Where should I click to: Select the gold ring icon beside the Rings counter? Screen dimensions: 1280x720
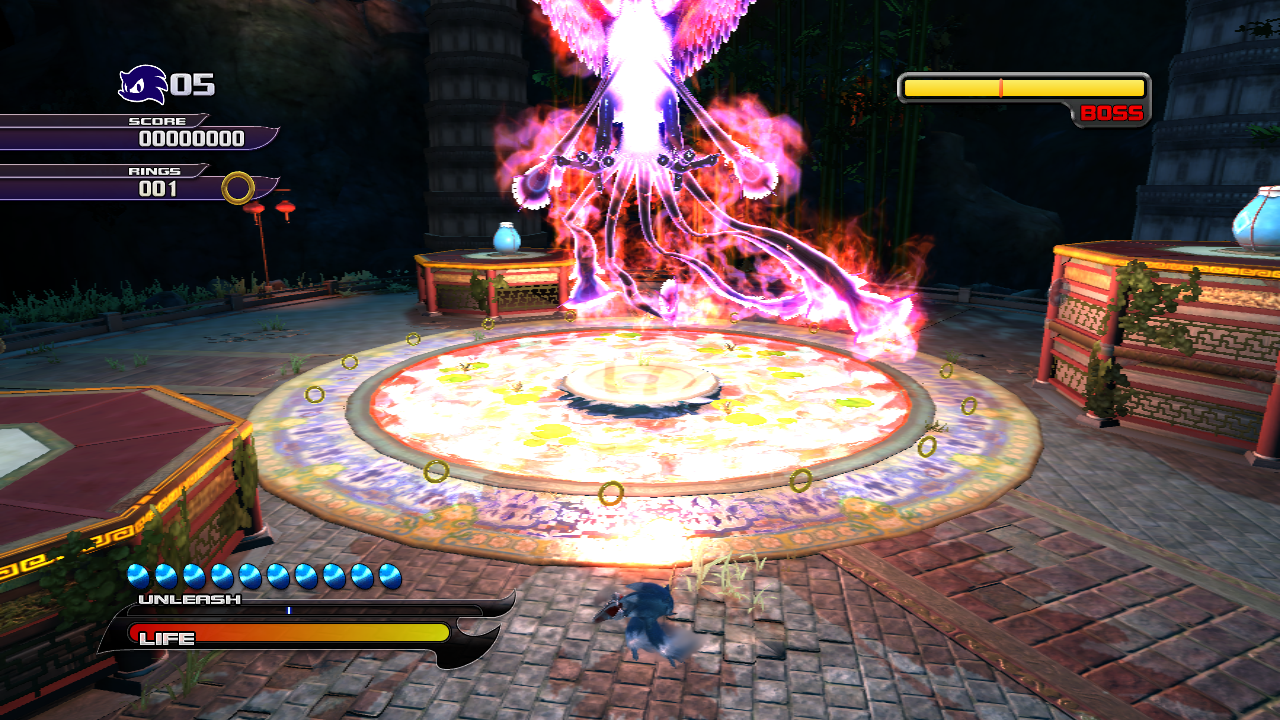point(238,188)
